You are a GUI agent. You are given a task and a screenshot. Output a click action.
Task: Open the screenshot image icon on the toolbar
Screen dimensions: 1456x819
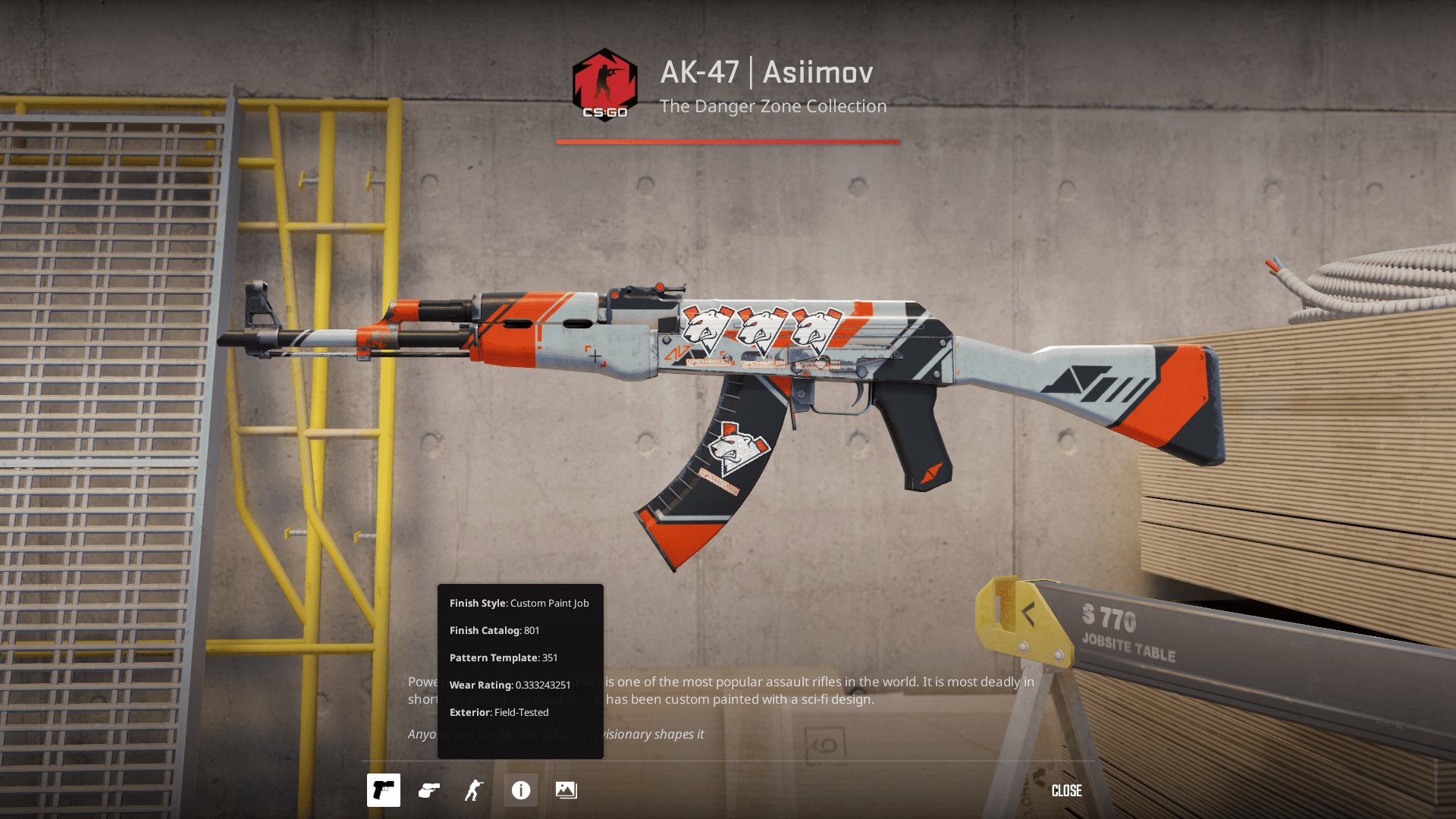(566, 790)
